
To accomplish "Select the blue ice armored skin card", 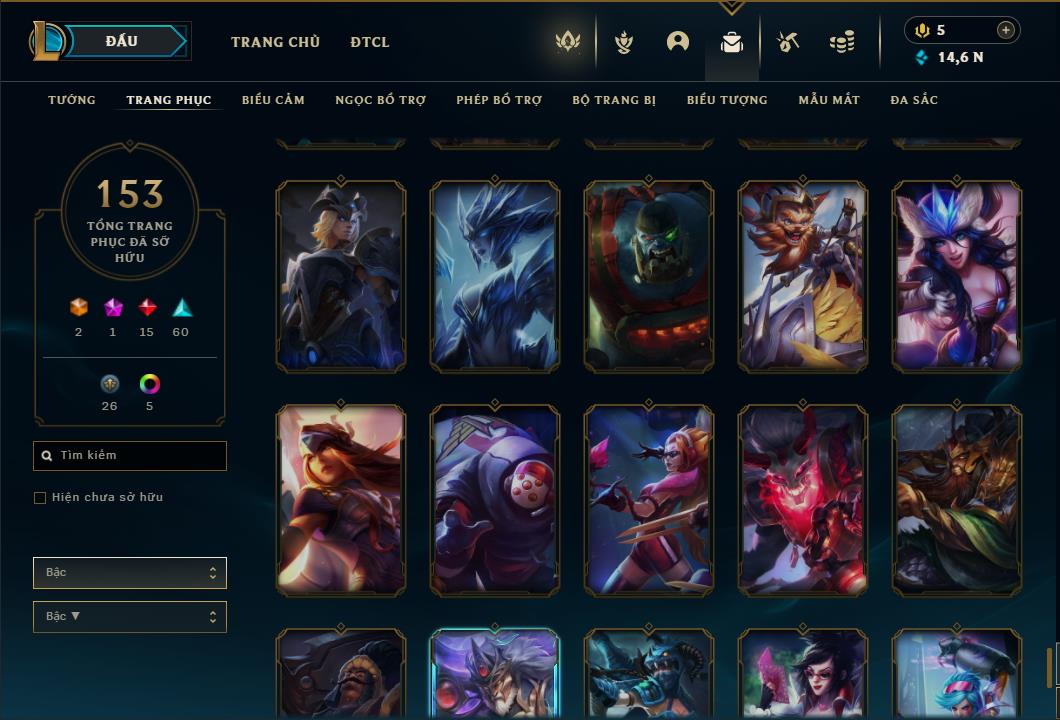I will [495, 277].
